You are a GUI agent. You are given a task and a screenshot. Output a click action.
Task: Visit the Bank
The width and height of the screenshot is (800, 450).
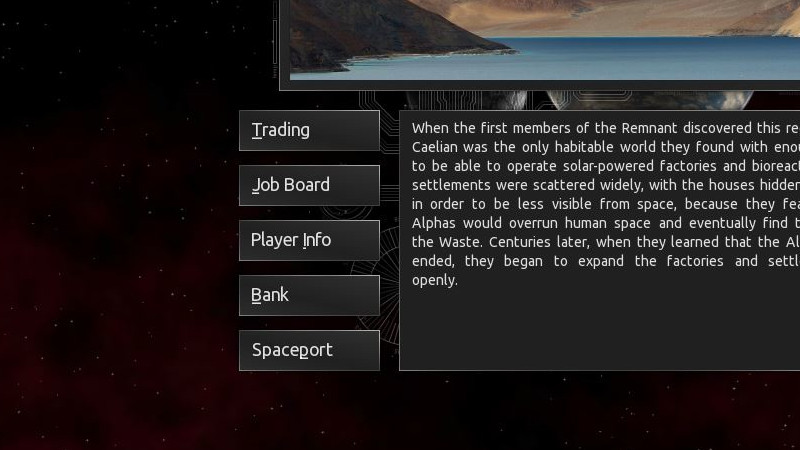(309, 295)
